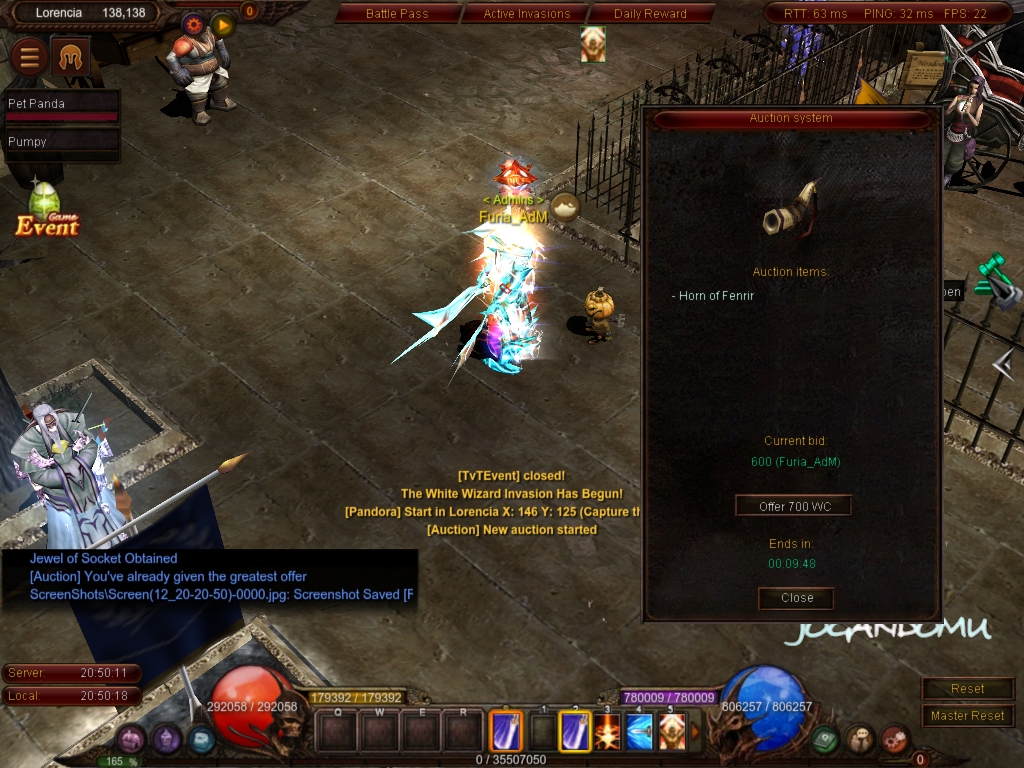This screenshot has height=768, width=1024.
Task: Show the Active Invasions list
Action: [526, 14]
